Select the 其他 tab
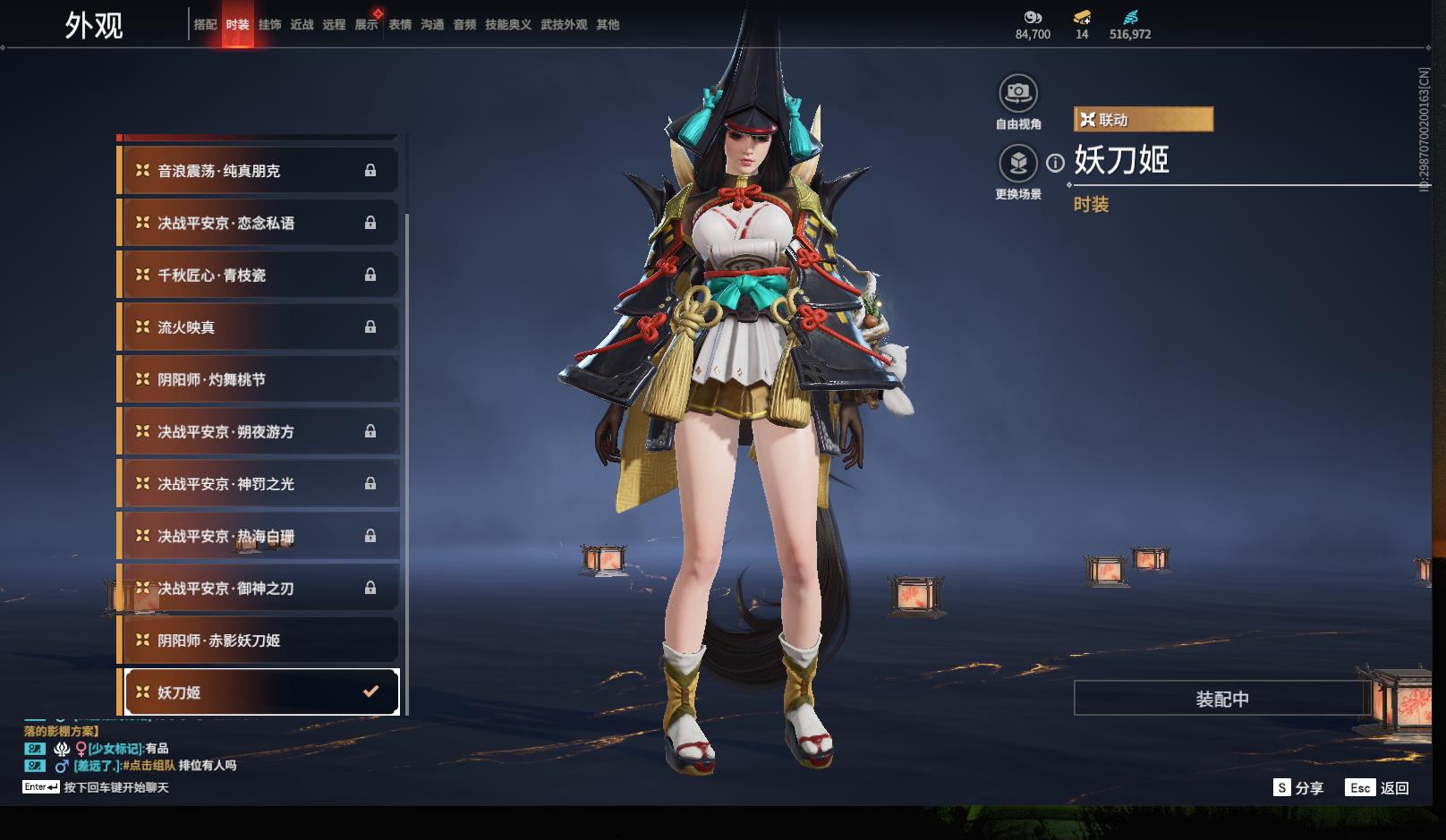The image size is (1446, 840). (x=608, y=25)
